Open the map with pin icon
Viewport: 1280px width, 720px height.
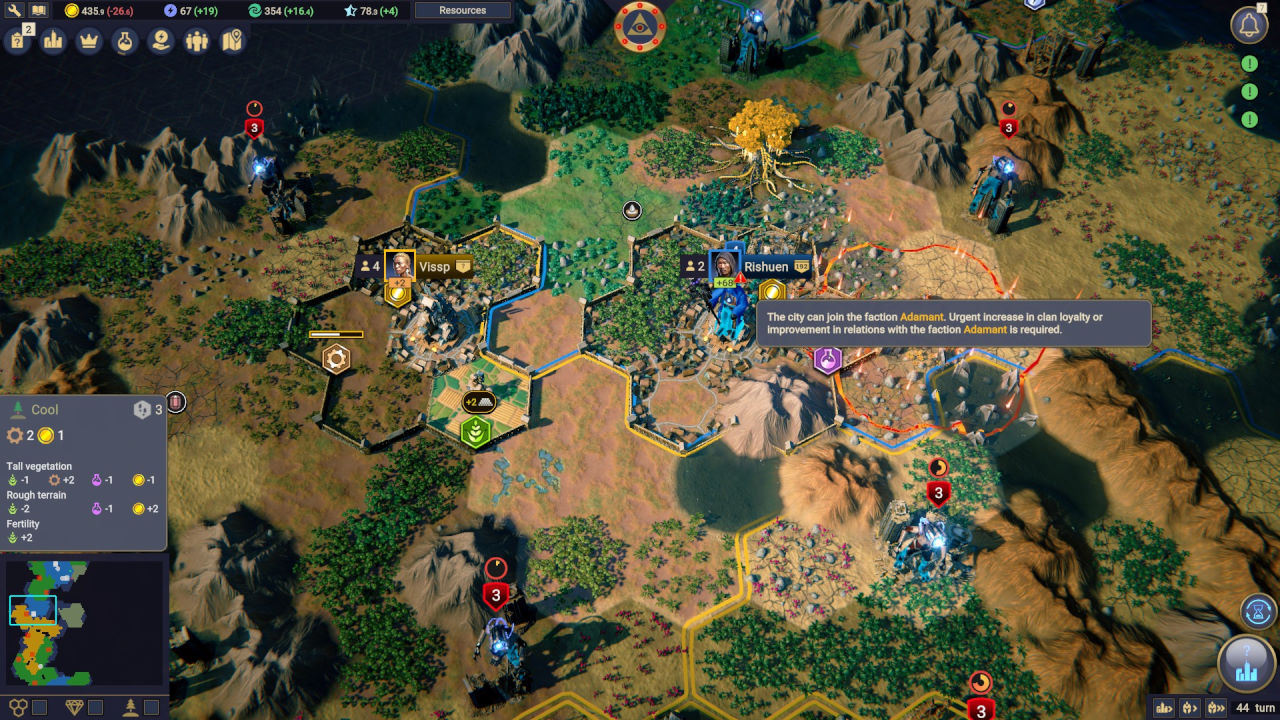232,41
